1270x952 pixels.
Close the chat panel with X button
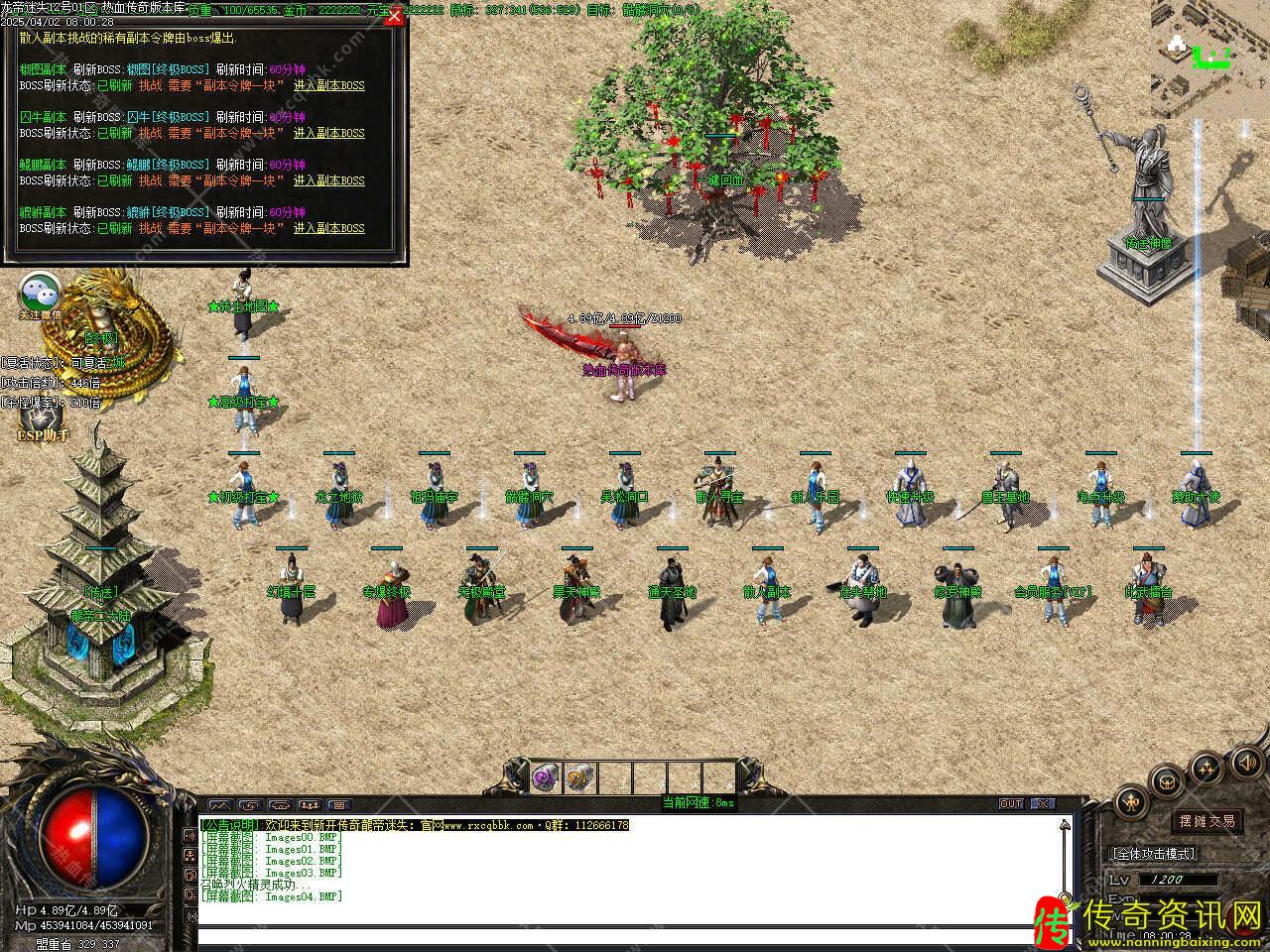pyautogui.click(x=1042, y=803)
